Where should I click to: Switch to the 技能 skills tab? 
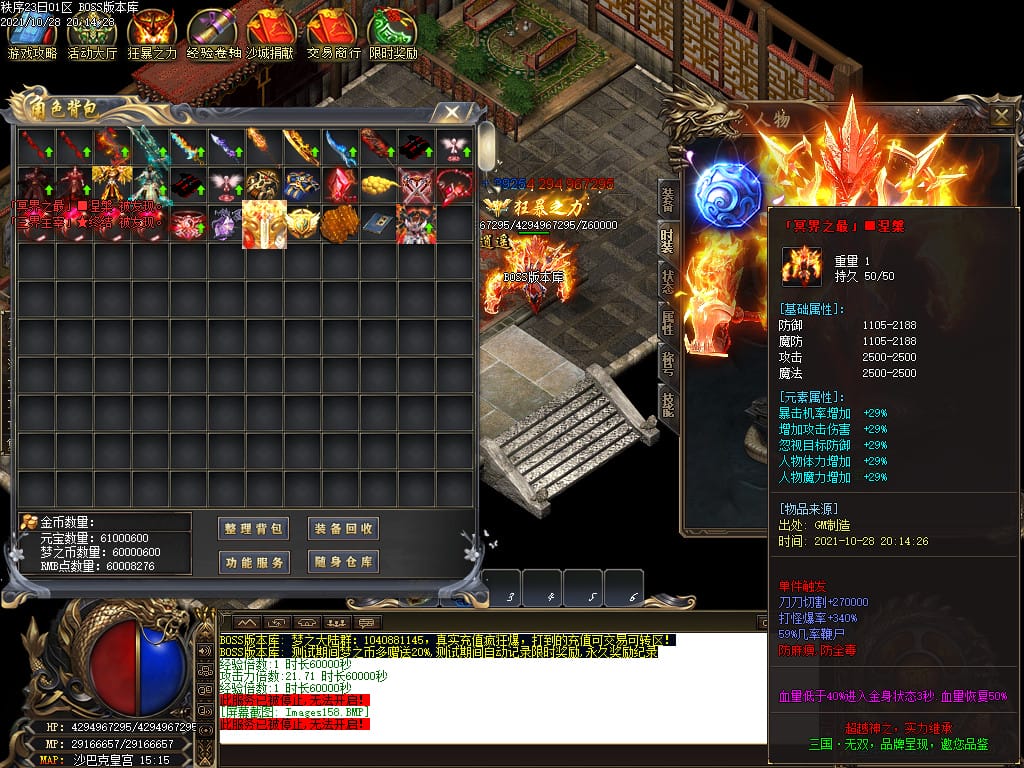click(667, 400)
